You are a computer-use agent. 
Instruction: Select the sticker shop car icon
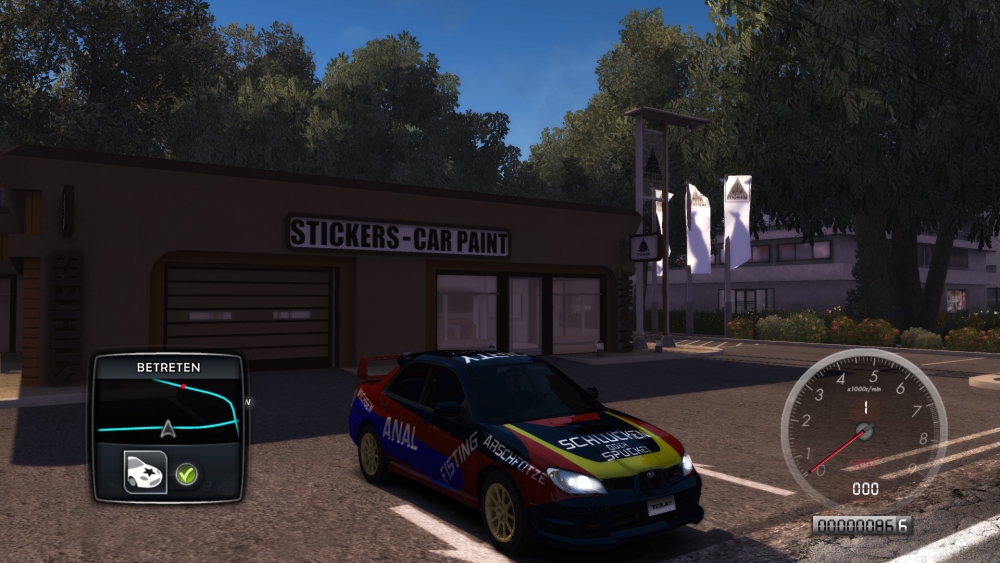point(144,472)
